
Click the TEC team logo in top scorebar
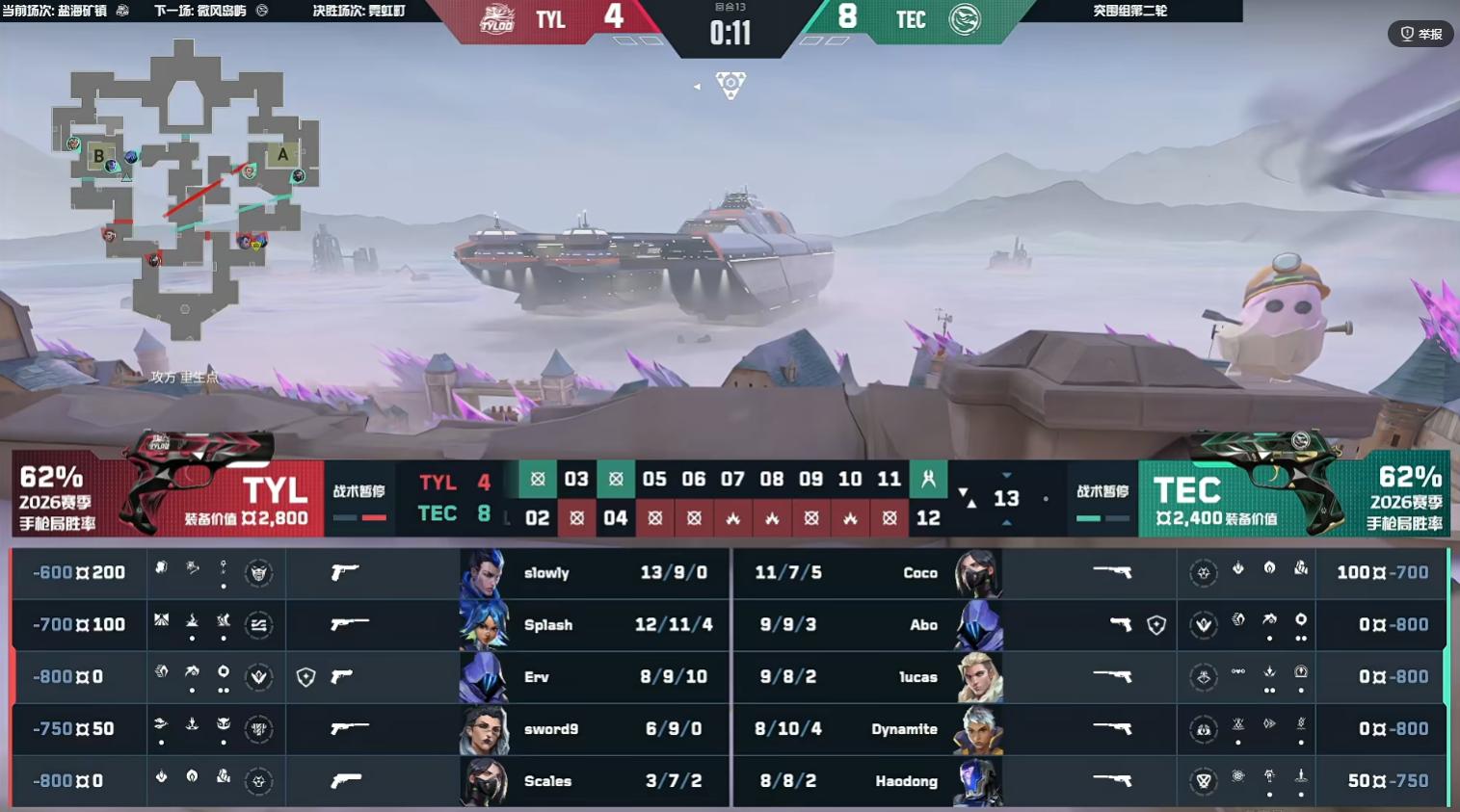(964, 19)
